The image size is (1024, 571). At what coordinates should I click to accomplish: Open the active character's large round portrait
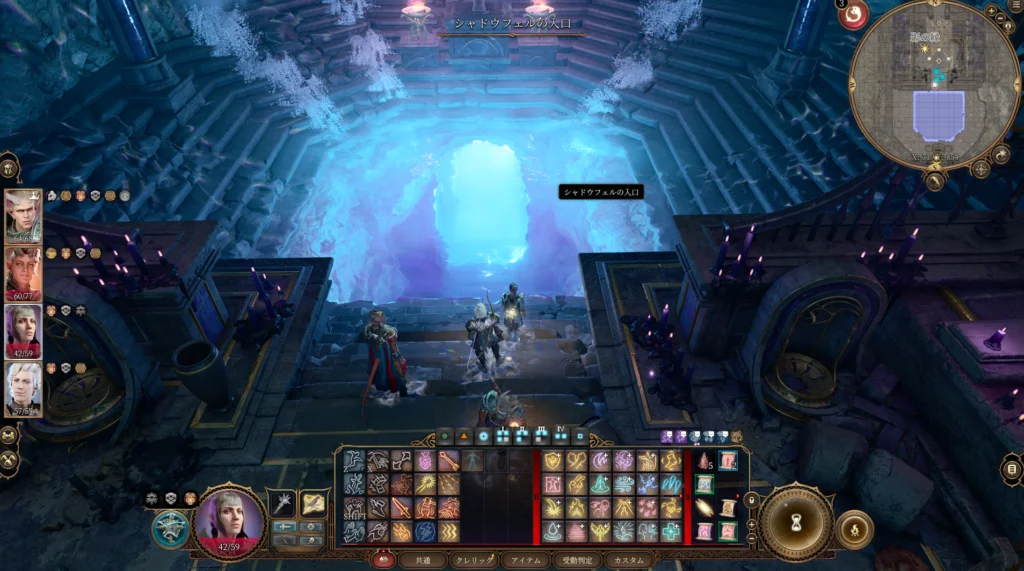point(229,519)
